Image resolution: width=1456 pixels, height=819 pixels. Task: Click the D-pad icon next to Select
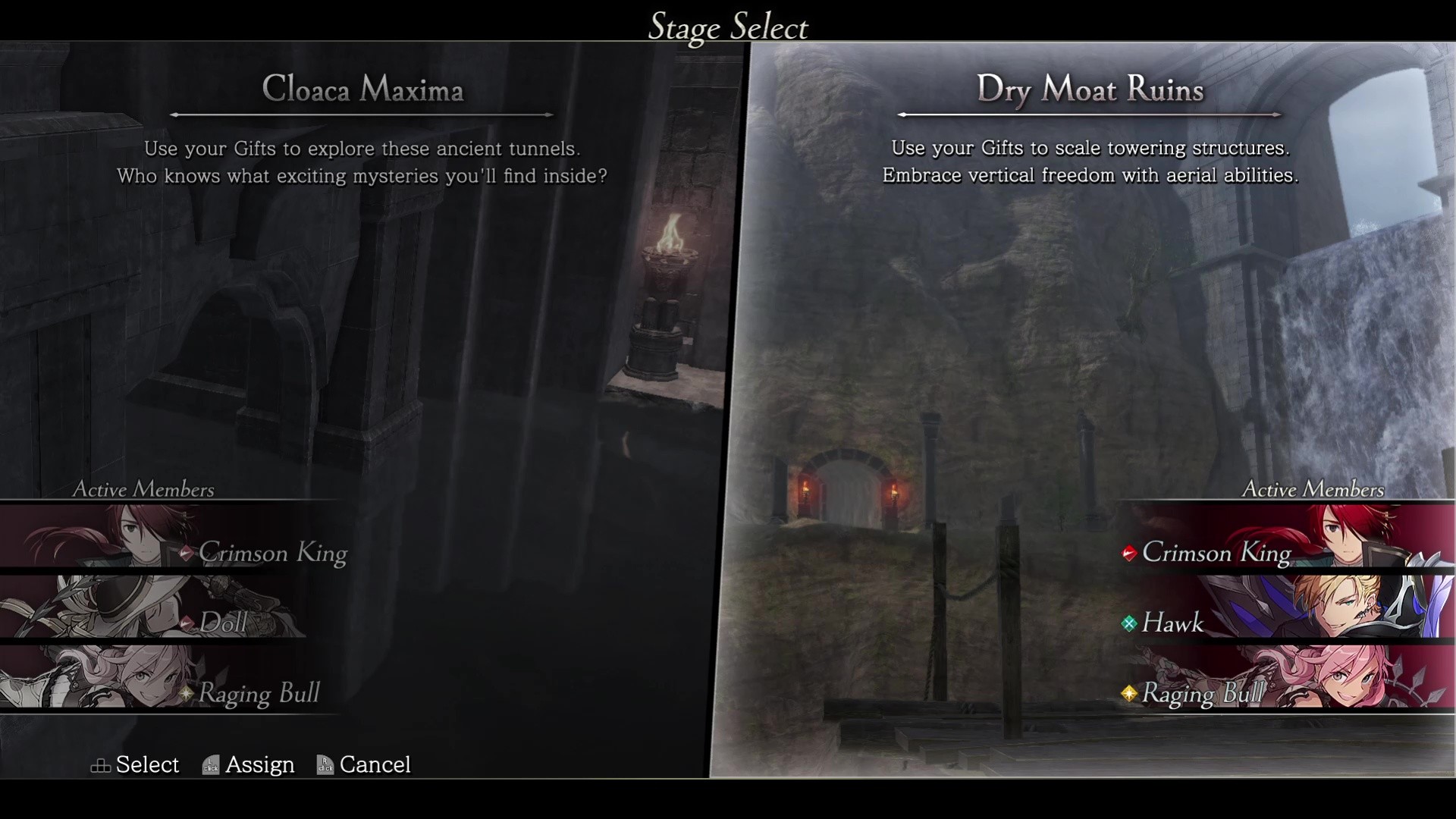(x=100, y=765)
